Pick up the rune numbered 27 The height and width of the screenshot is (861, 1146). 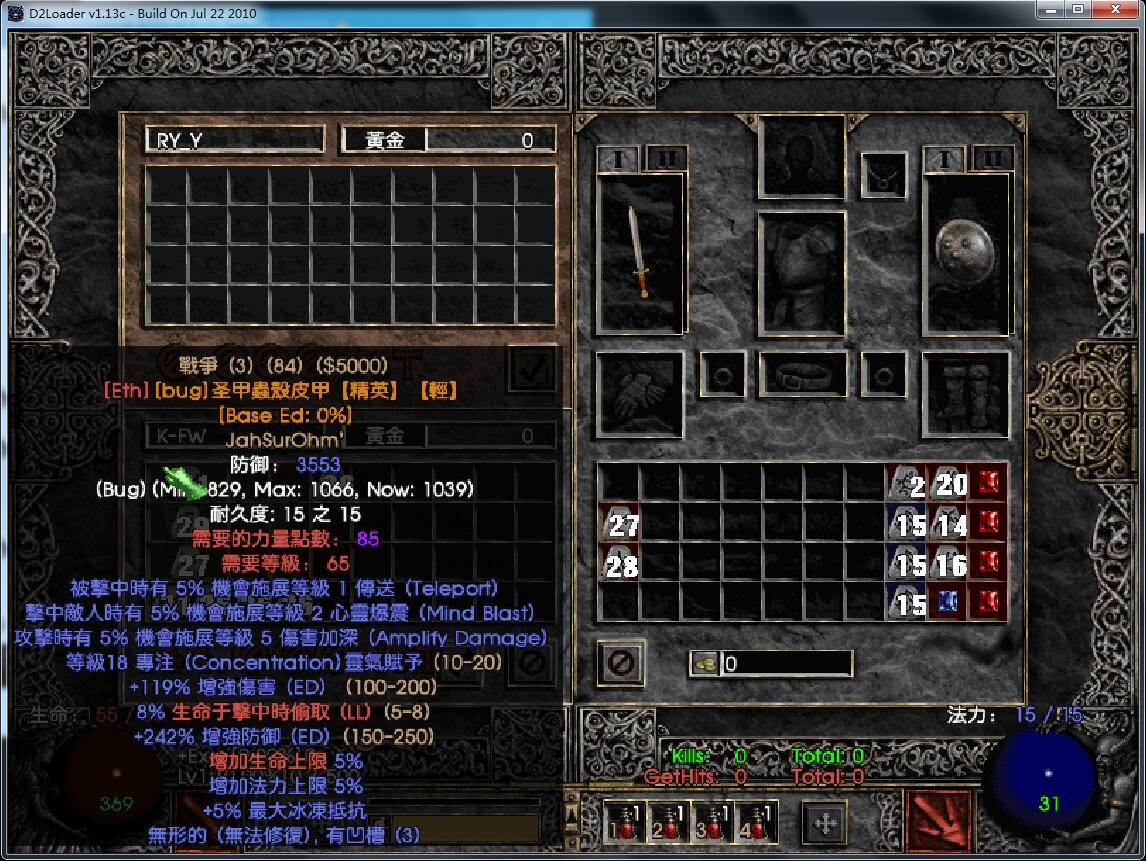pos(618,523)
